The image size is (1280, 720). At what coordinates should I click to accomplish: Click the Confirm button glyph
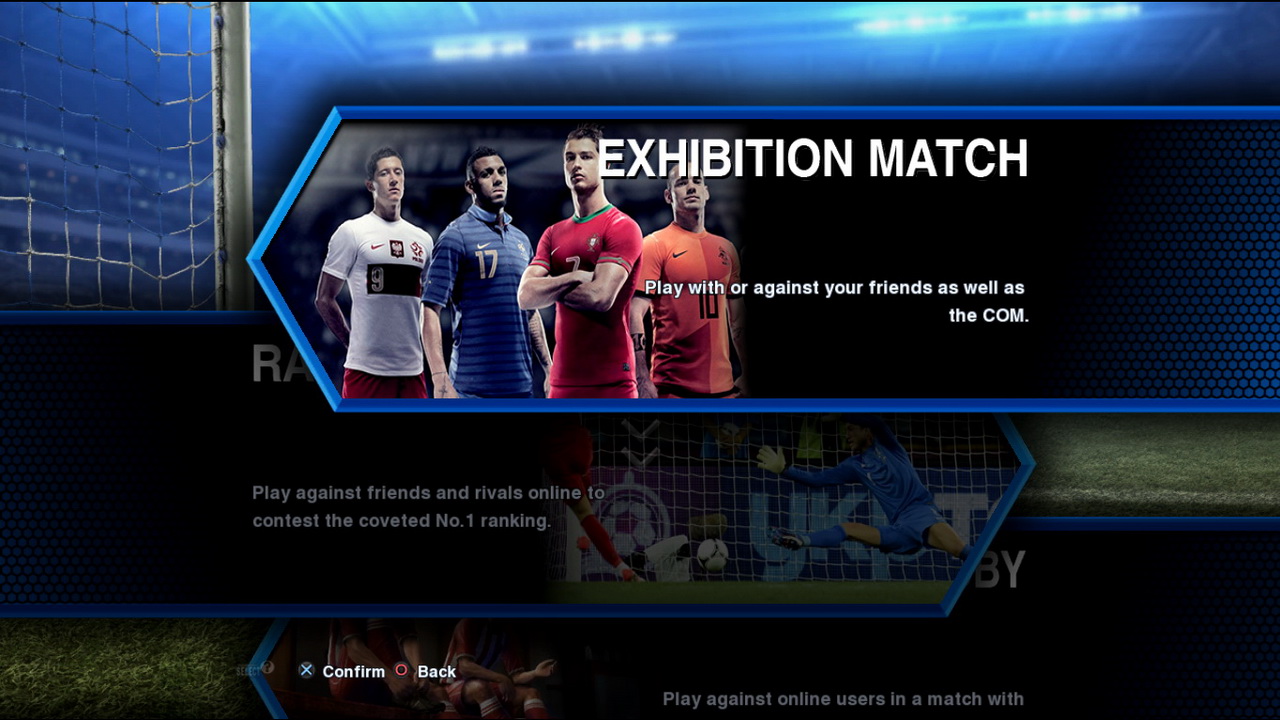click(x=305, y=670)
